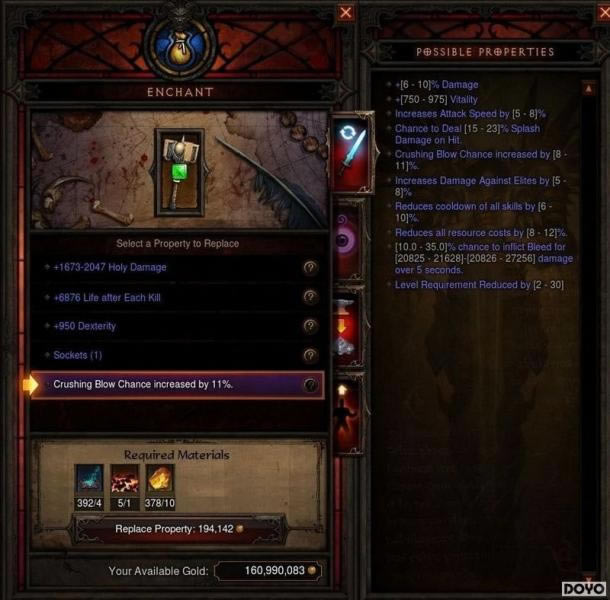The width and height of the screenshot is (610, 600).
Task: Show info for the Dexterity property
Action: pos(310,326)
